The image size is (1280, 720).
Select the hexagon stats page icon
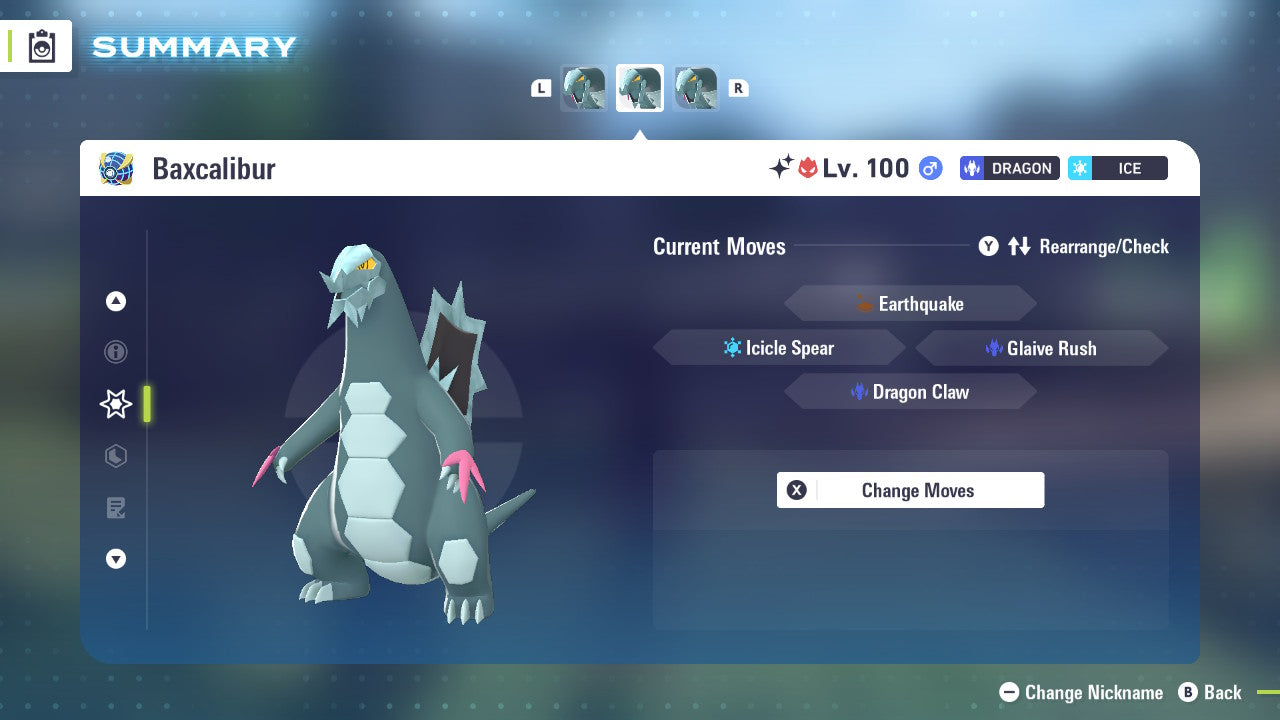[115, 456]
